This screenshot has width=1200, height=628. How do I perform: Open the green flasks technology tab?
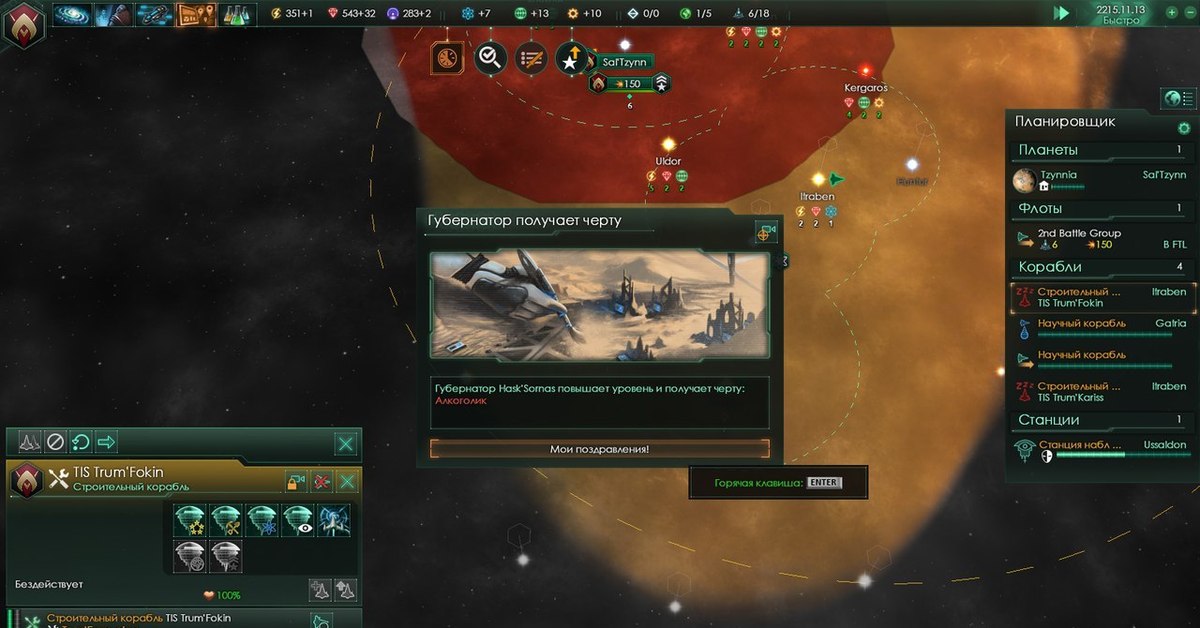pyautogui.click(x=236, y=14)
